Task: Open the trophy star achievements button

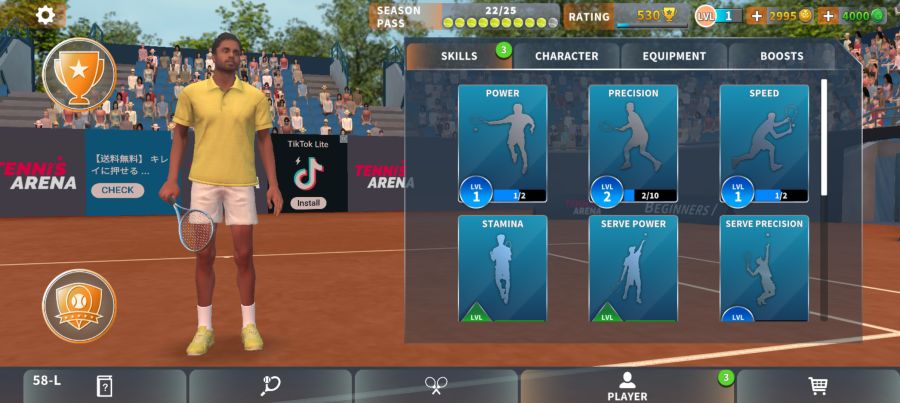Action: tap(79, 73)
